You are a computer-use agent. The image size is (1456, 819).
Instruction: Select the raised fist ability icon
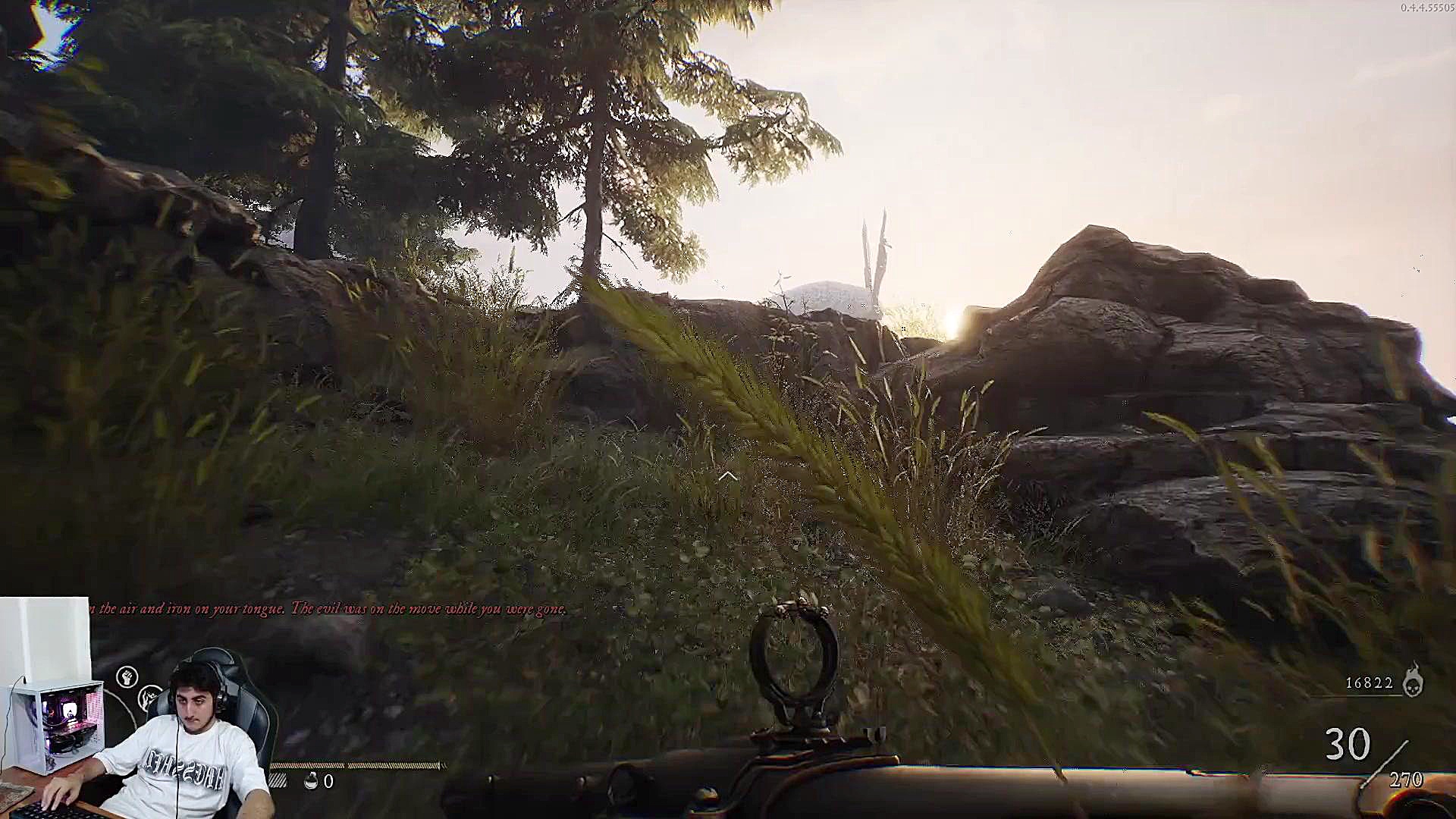tap(127, 676)
